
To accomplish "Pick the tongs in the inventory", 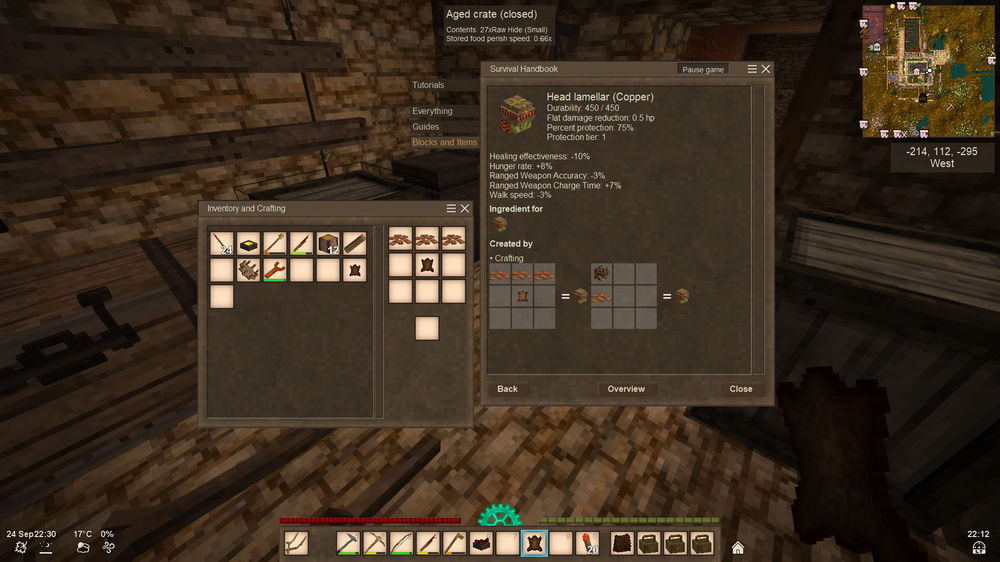I will pyautogui.click(x=275, y=270).
